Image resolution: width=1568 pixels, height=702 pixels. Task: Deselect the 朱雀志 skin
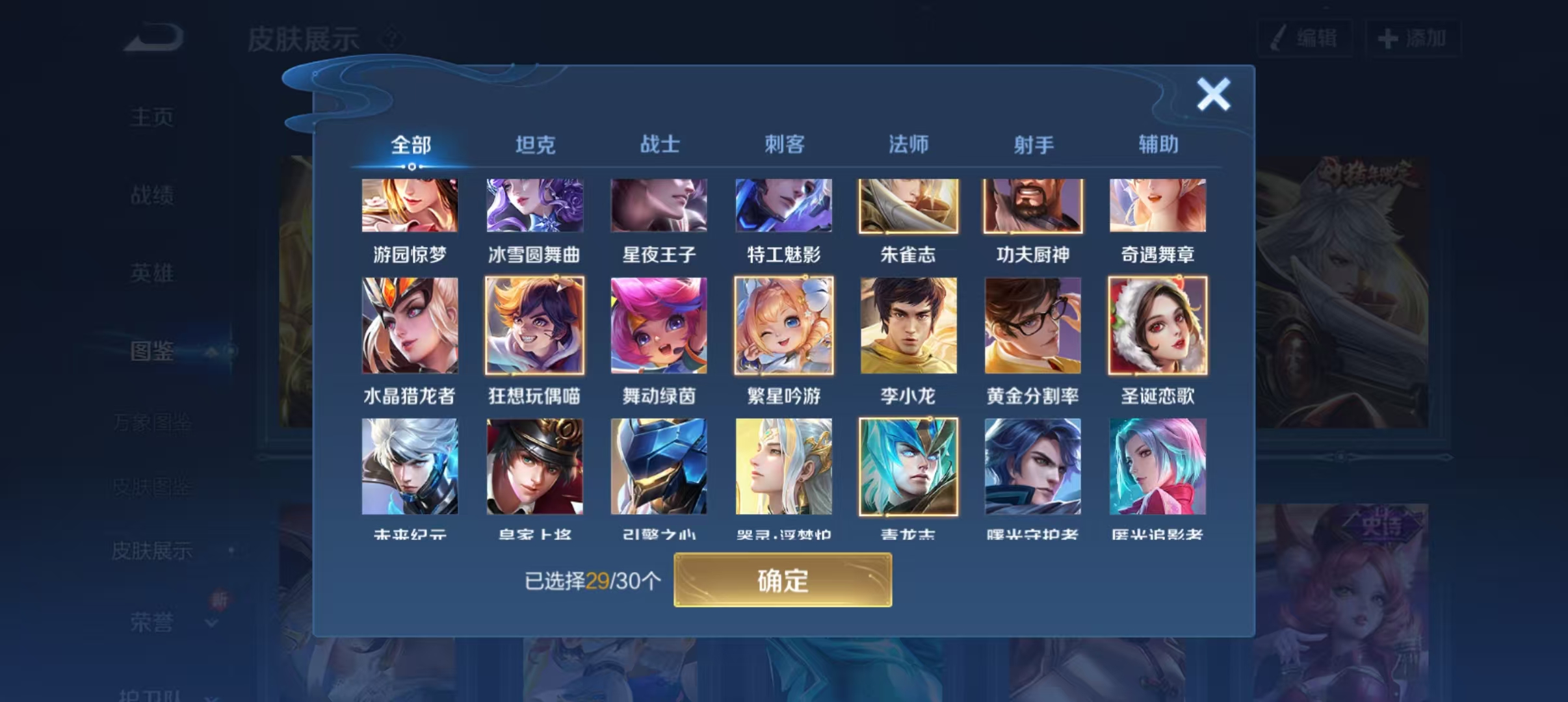point(908,207)
